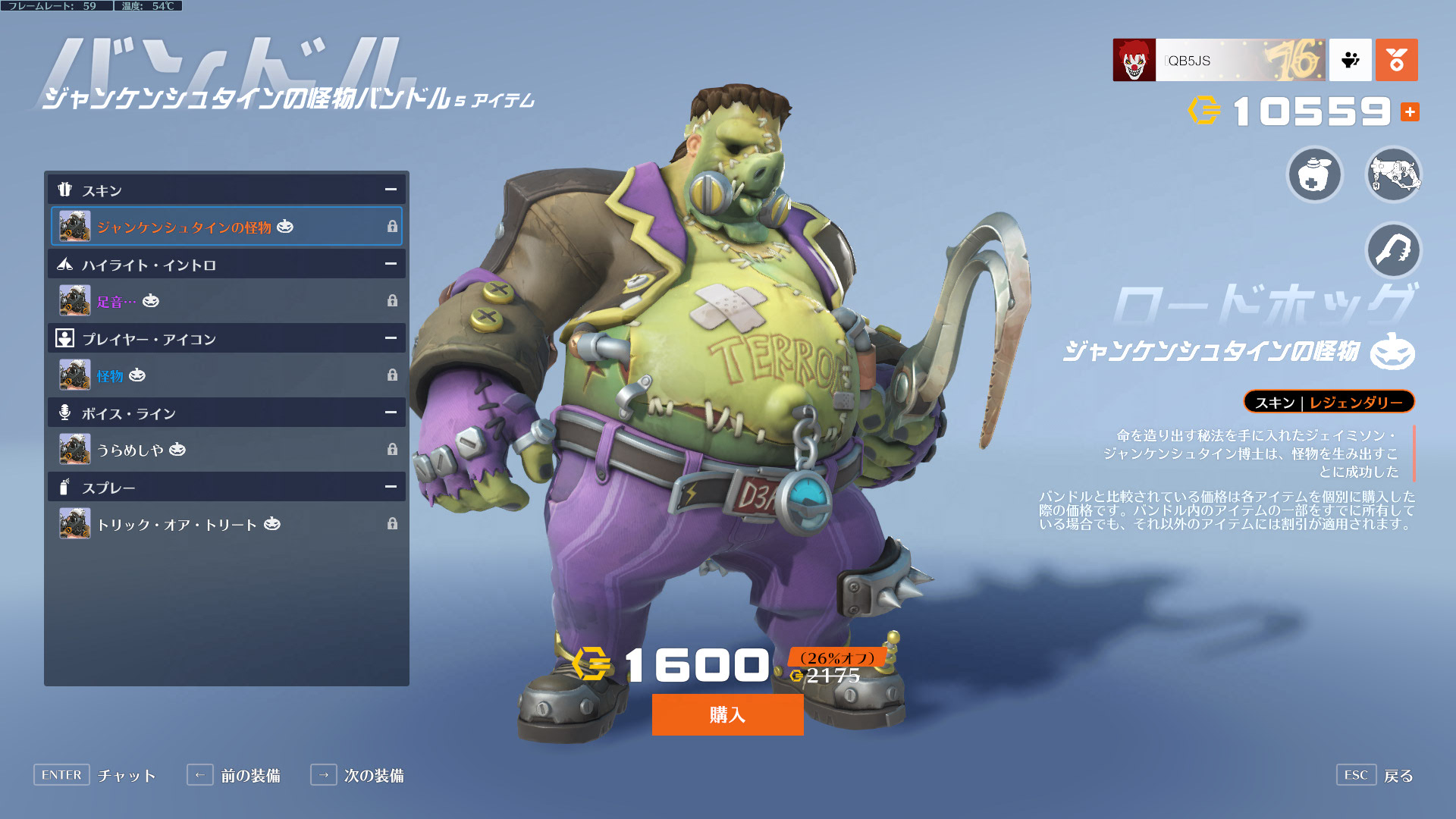Open the social friends icon button
Viewport: 1456px width, 819px height.
coord(1350,60)
